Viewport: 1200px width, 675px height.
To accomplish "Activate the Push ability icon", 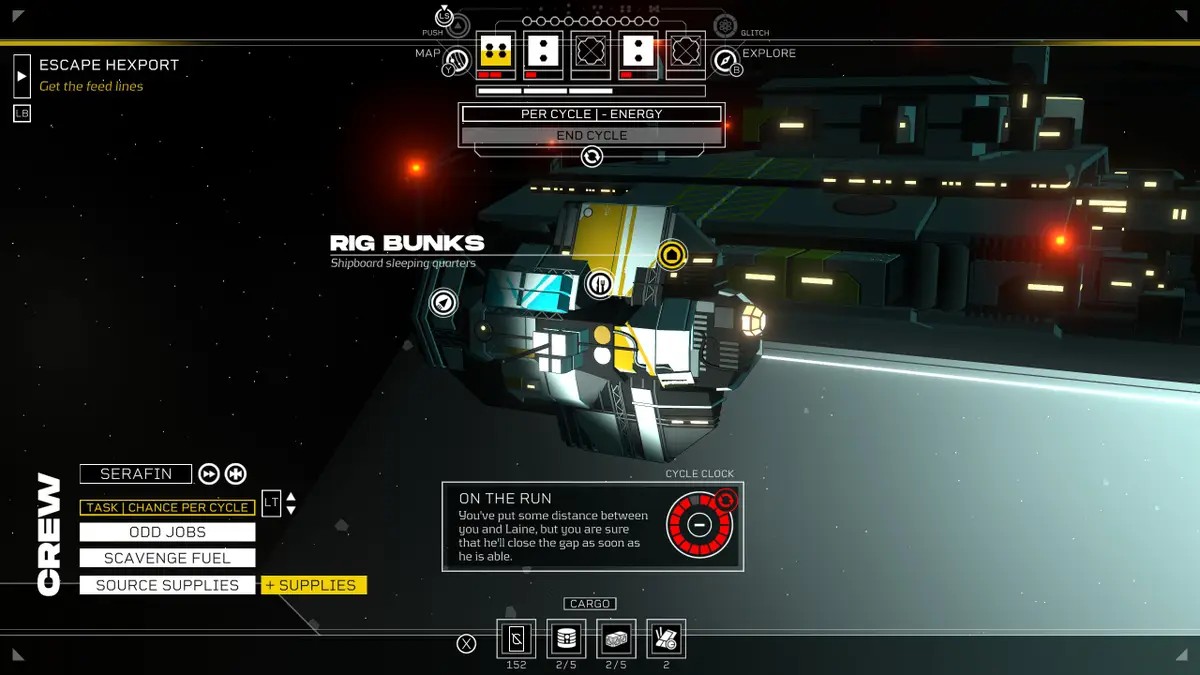I will coord(445,19).
